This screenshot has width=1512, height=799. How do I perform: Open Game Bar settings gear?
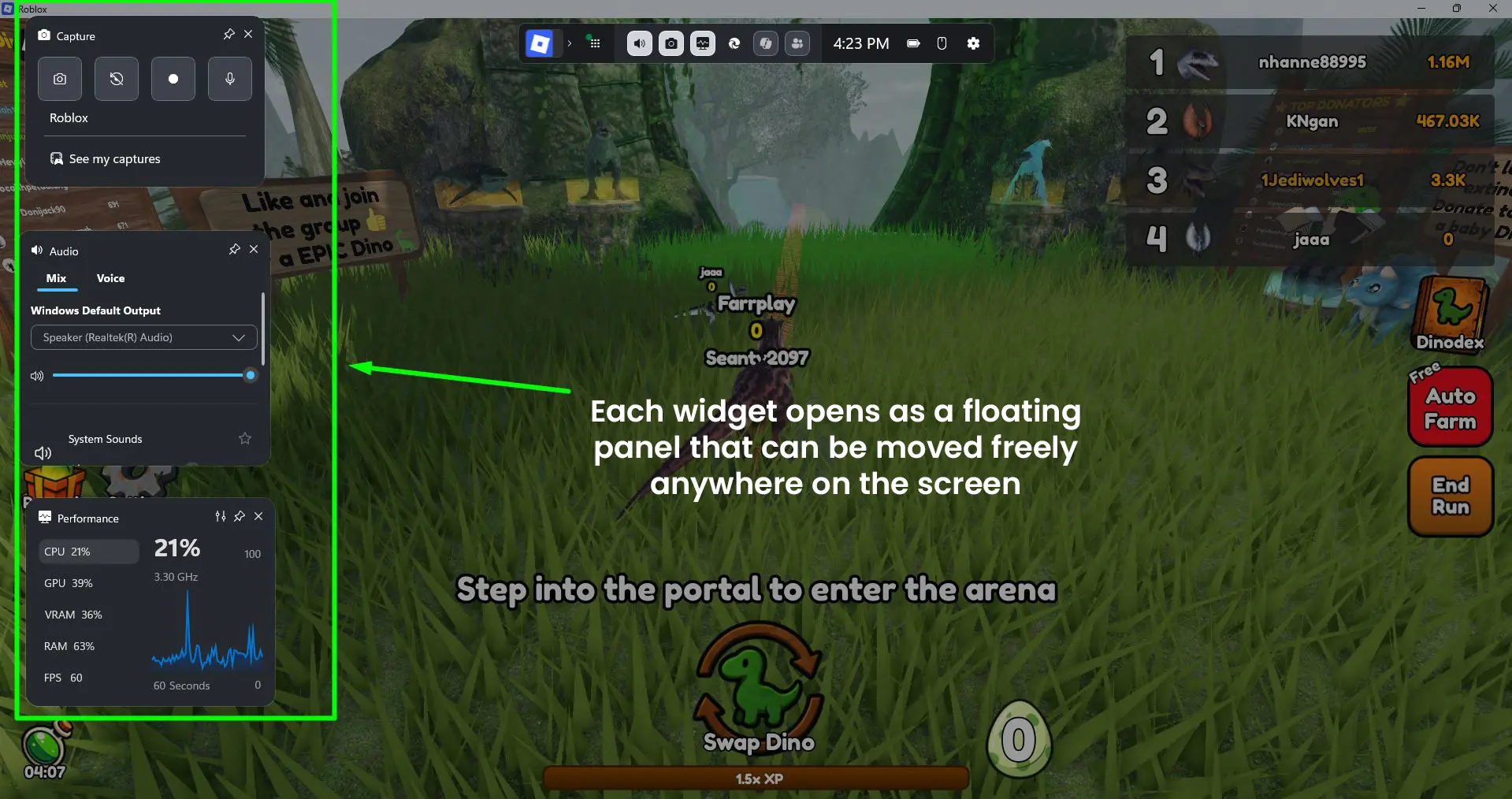(974, 43)
